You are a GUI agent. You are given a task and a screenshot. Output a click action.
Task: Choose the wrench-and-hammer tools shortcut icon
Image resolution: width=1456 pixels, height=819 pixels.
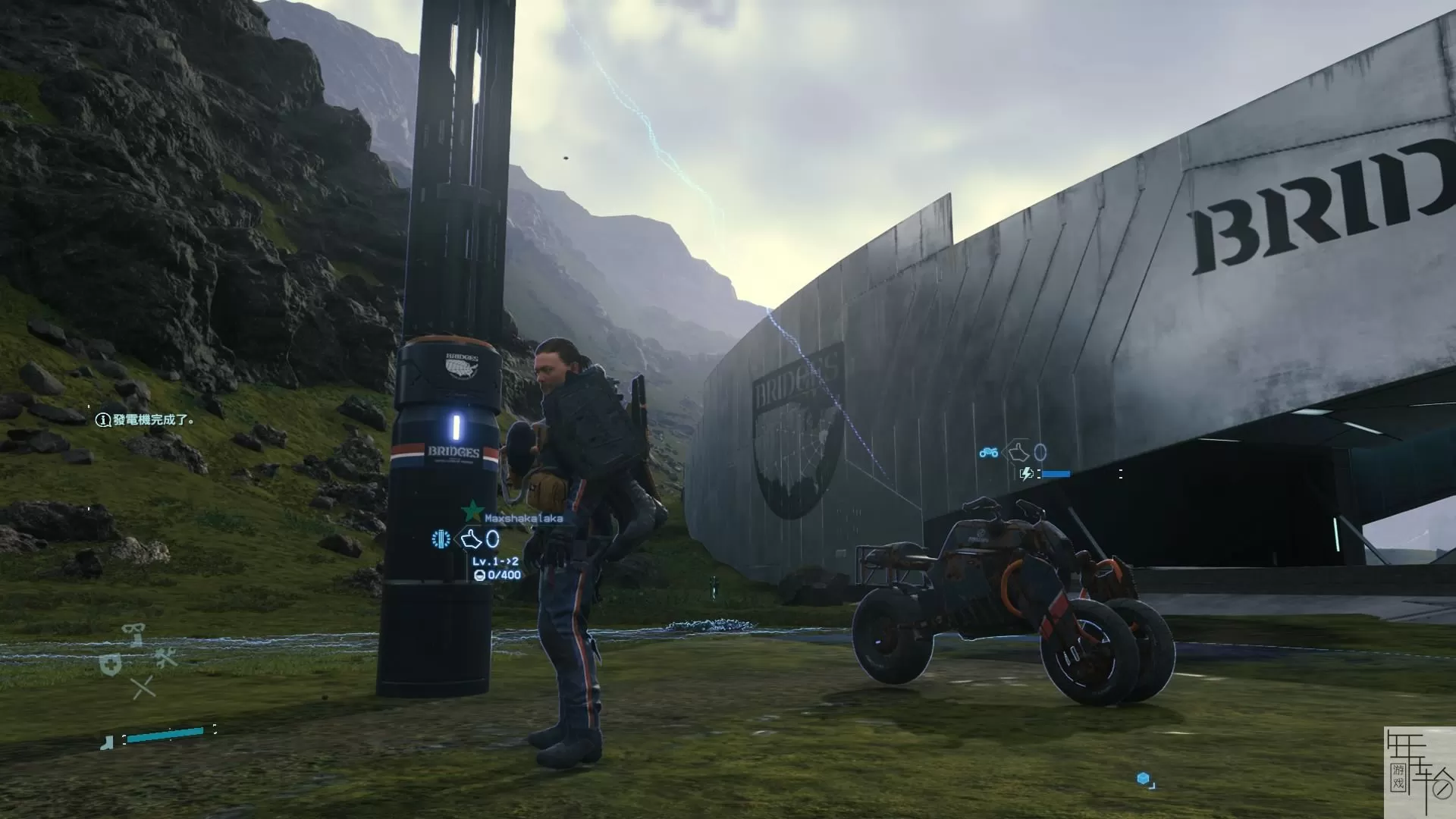[166, 658]
